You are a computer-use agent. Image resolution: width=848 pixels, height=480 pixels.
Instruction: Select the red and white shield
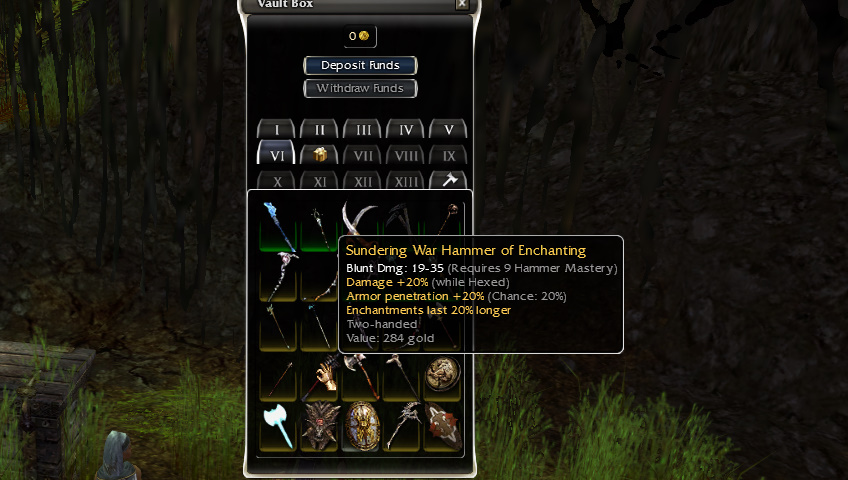441,425
